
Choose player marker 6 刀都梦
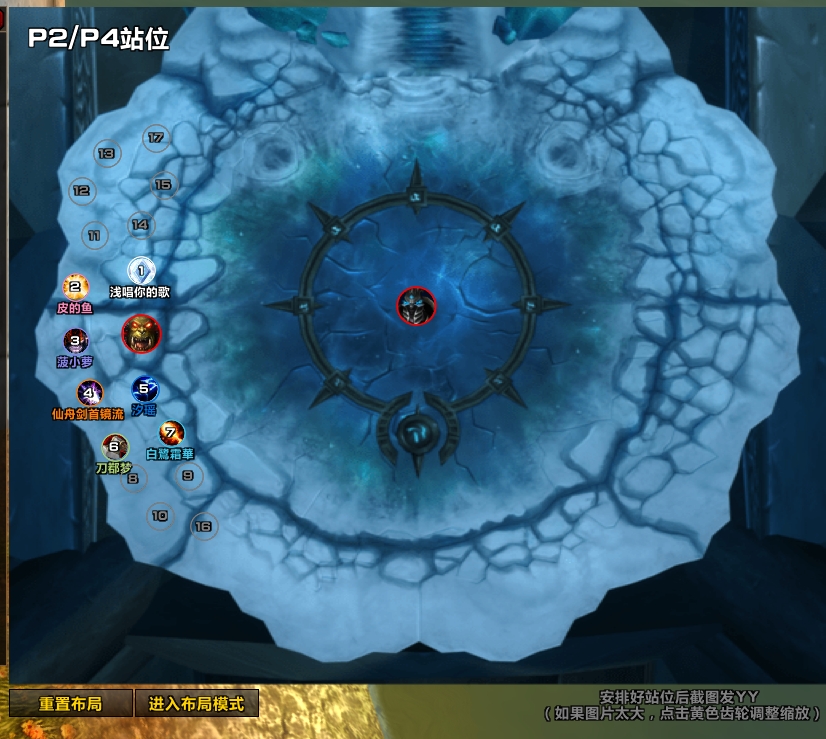[x=115, y=447]
